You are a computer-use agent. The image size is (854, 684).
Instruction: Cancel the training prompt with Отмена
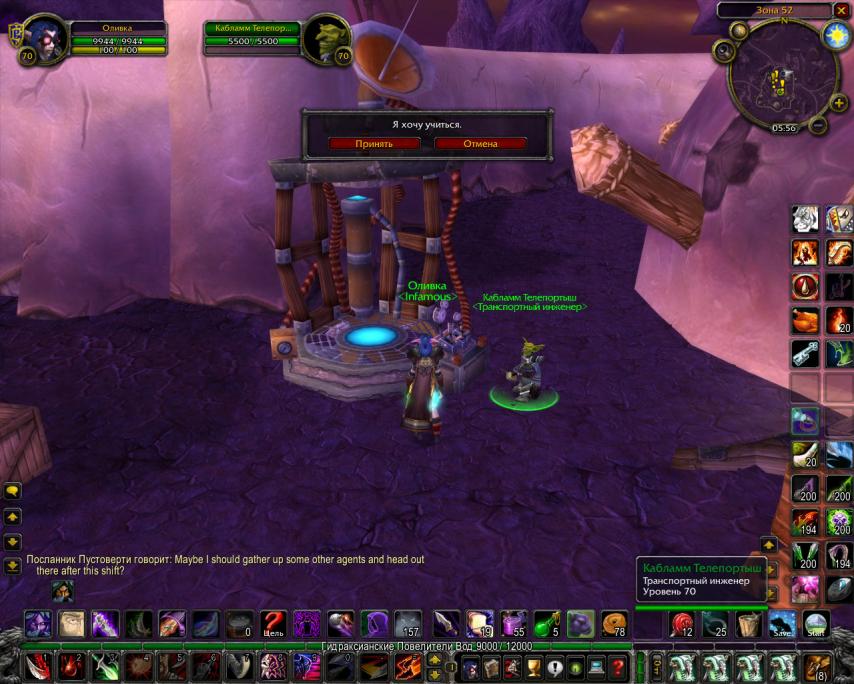pos(480,143)
